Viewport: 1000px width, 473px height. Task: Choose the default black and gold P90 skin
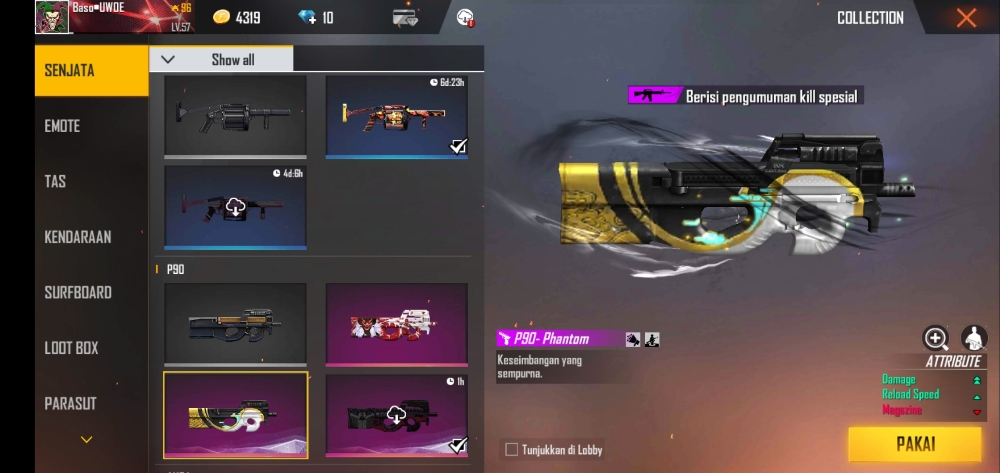(x=235, y=324)
